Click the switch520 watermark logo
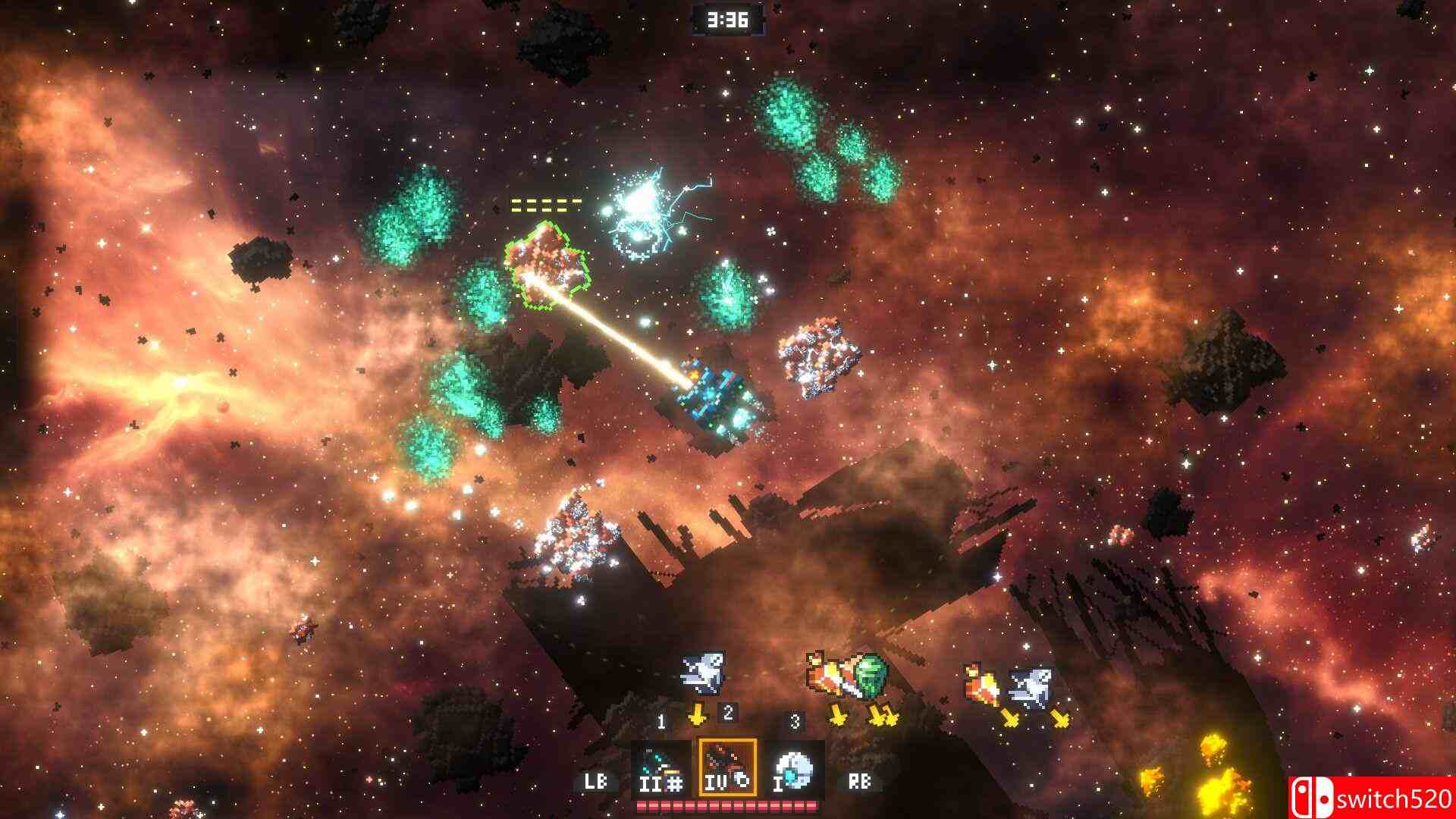1456x819 pixels. (1371, 797)
